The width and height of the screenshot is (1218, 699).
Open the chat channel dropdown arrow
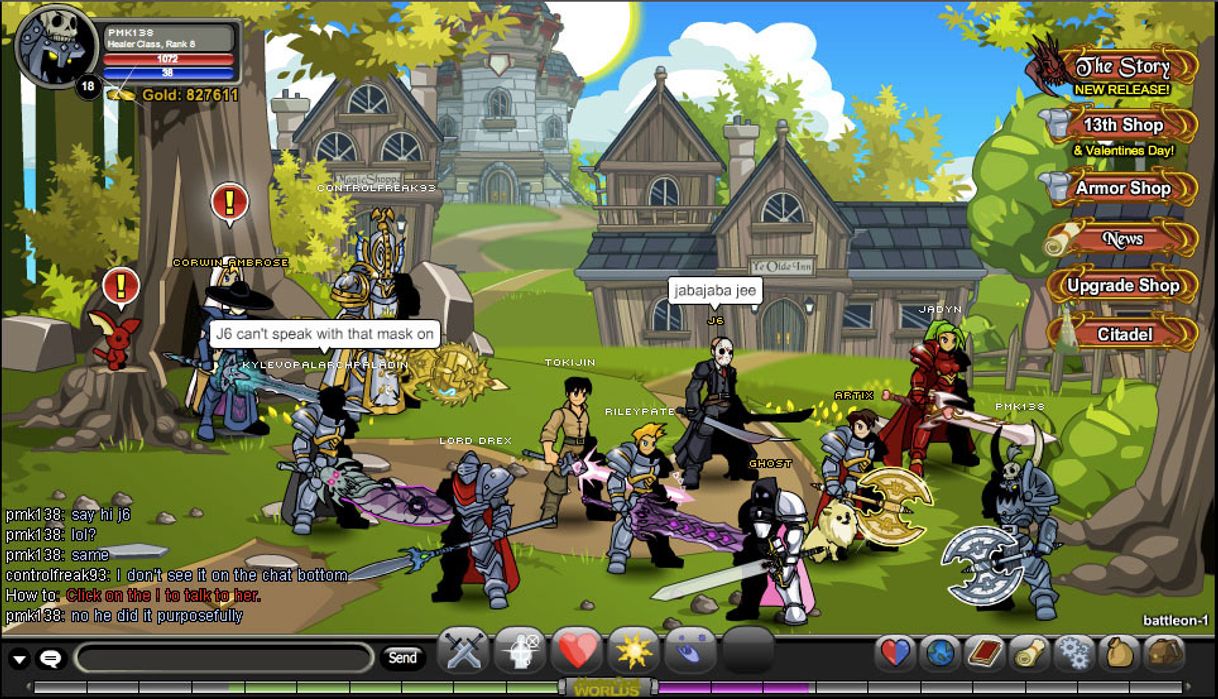pos(19,659)
